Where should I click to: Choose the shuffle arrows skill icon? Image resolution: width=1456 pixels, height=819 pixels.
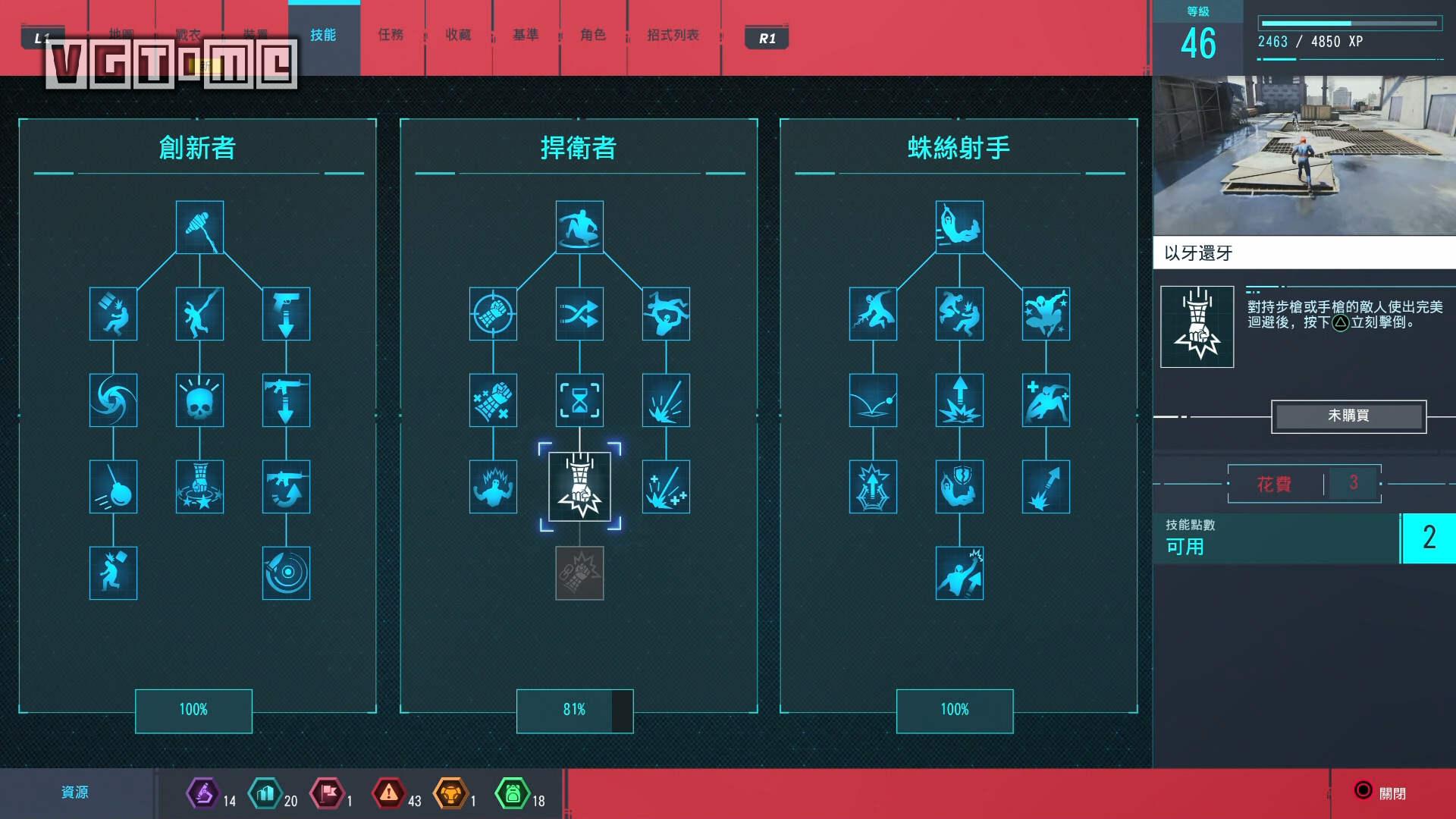point(579,313)
